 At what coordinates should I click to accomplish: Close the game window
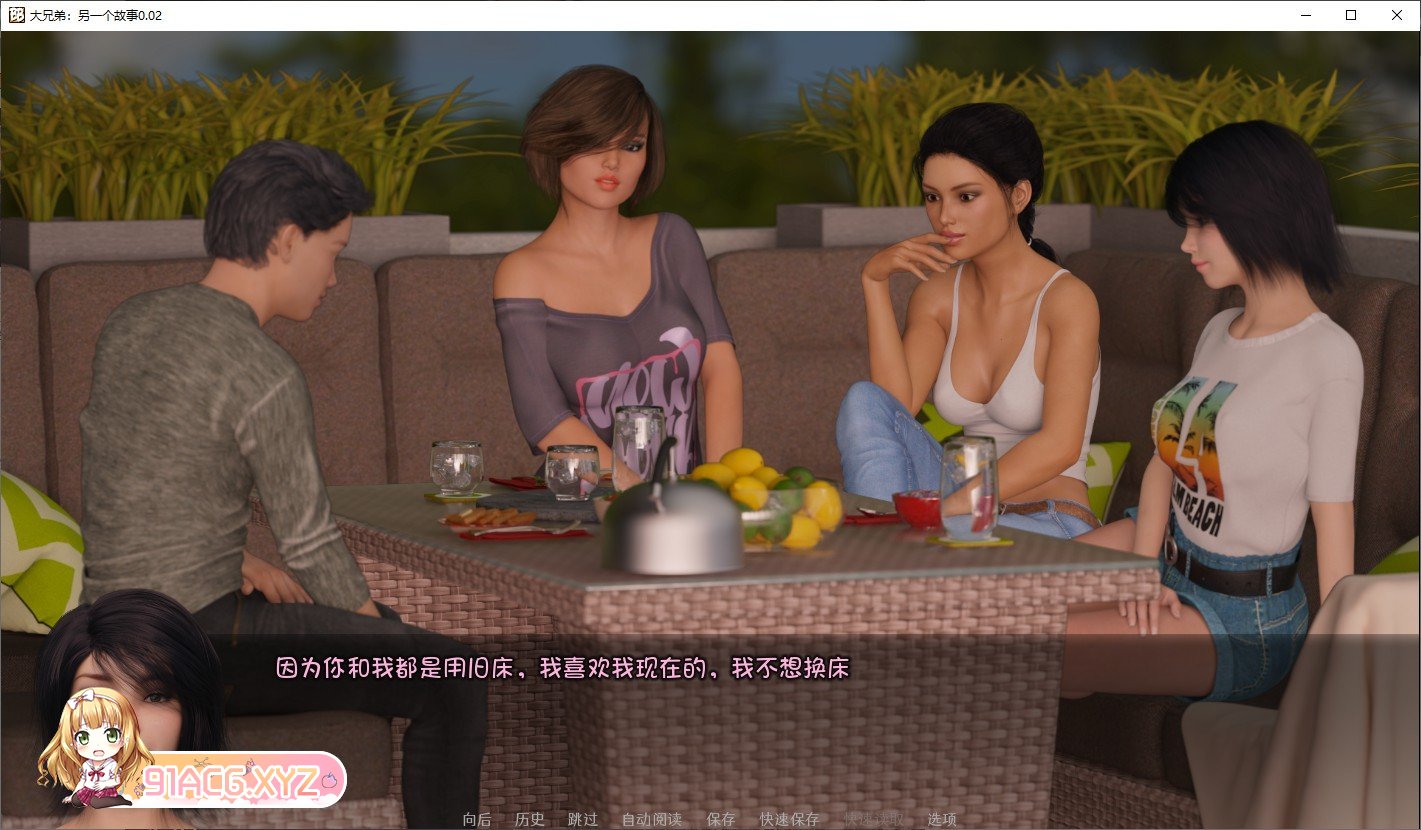point(1396,15)
